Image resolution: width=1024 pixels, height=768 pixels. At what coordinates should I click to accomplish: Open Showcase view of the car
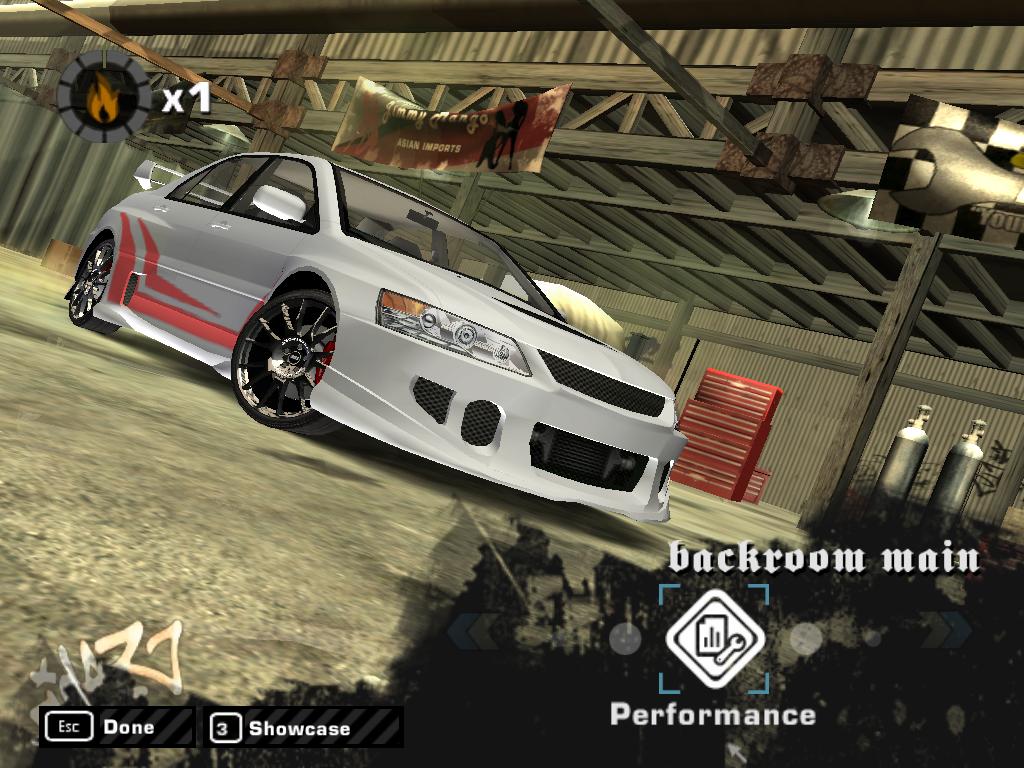302,728
